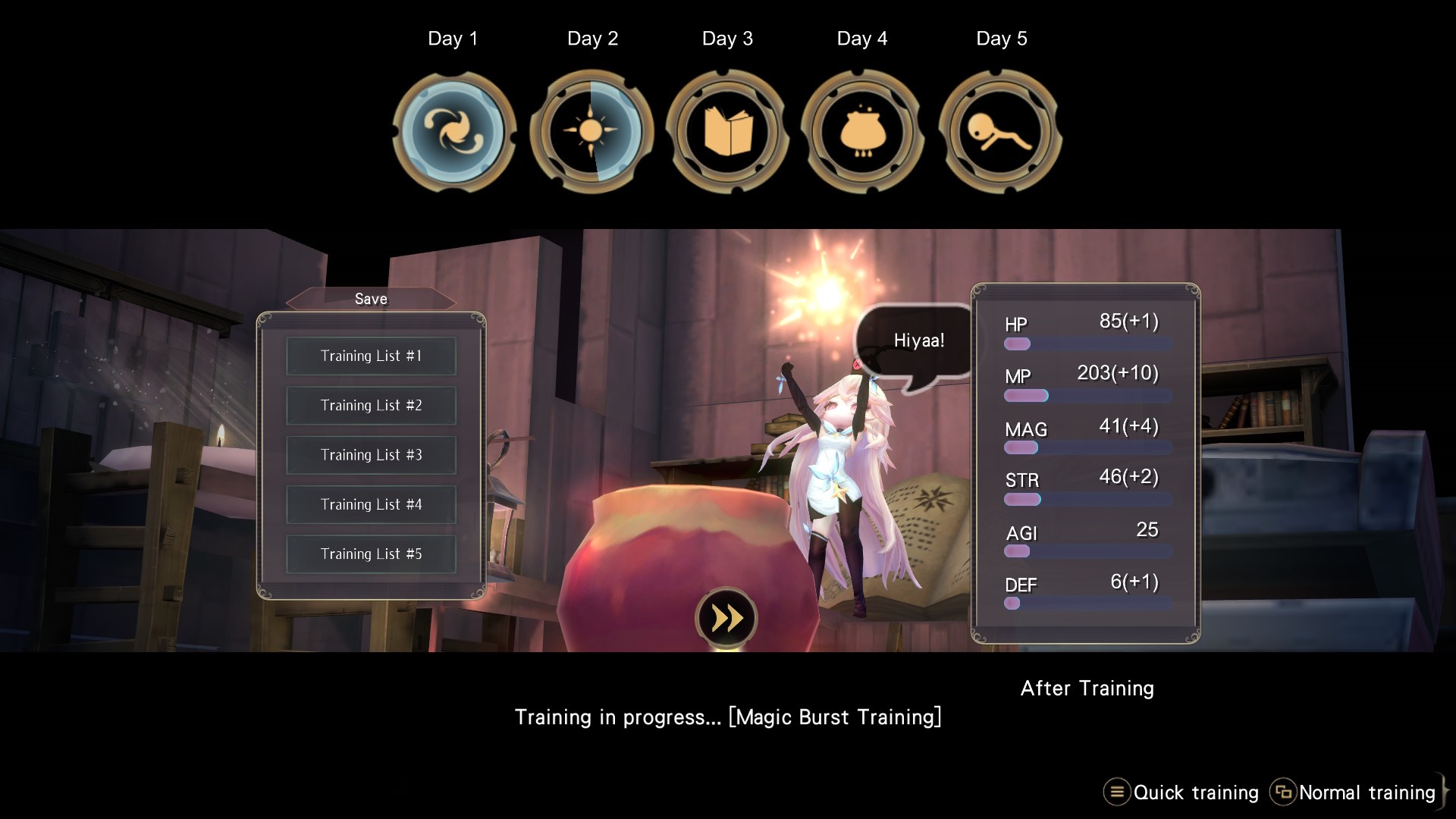Viewport: 1456px width, 819px height.
Task: Click the Day 1 swirl training icon
Action: pos(453,131)
